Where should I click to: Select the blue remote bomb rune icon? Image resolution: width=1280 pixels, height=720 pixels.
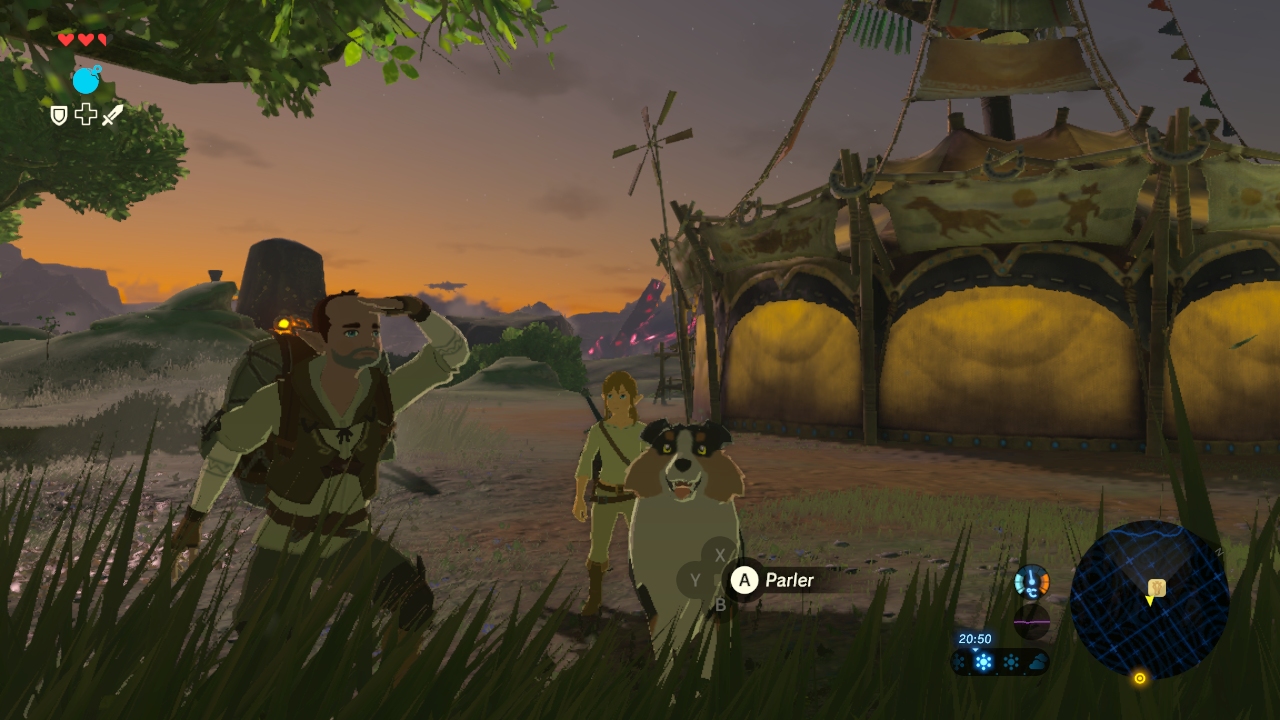[x=86, y=80]
